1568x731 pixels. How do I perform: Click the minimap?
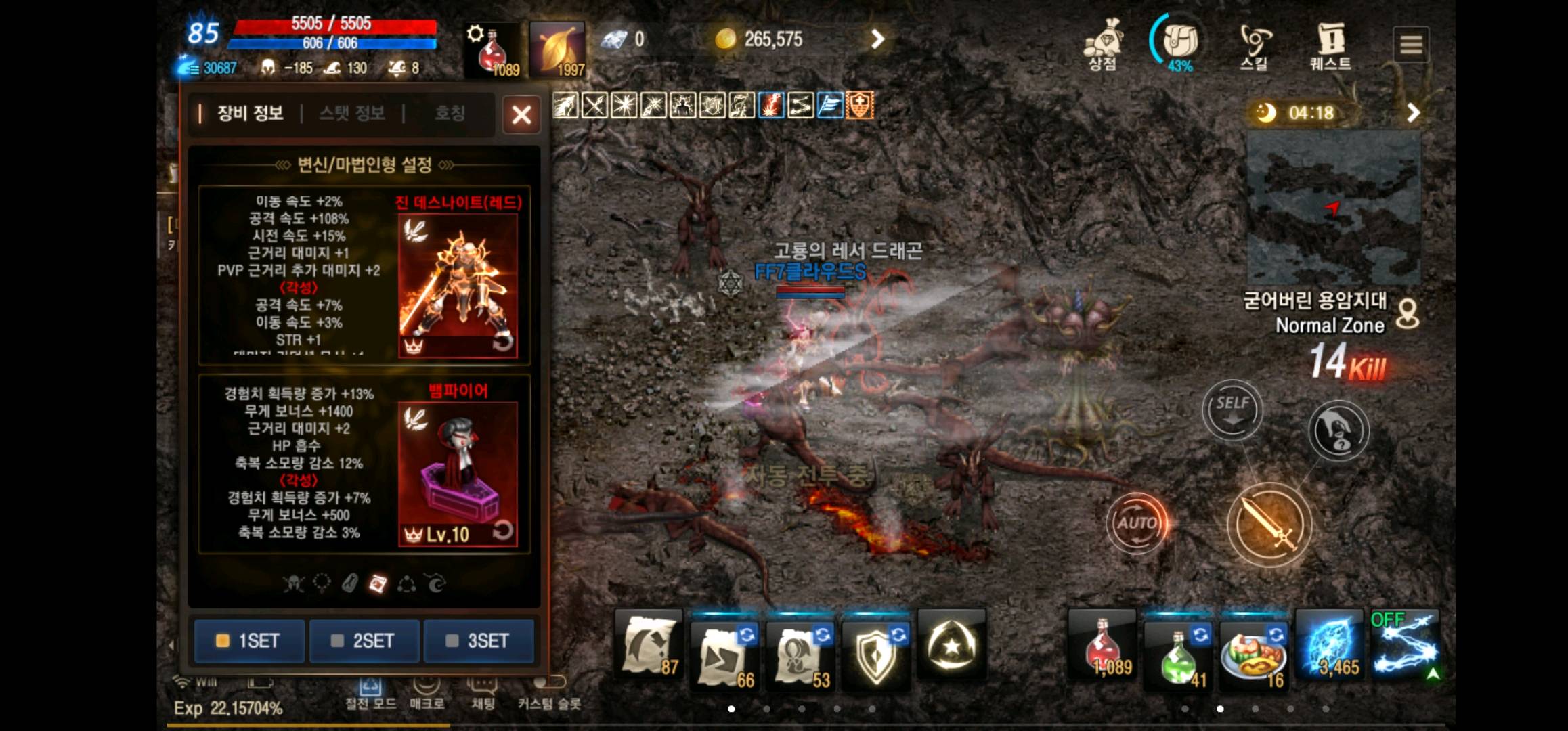[1333, 208]
